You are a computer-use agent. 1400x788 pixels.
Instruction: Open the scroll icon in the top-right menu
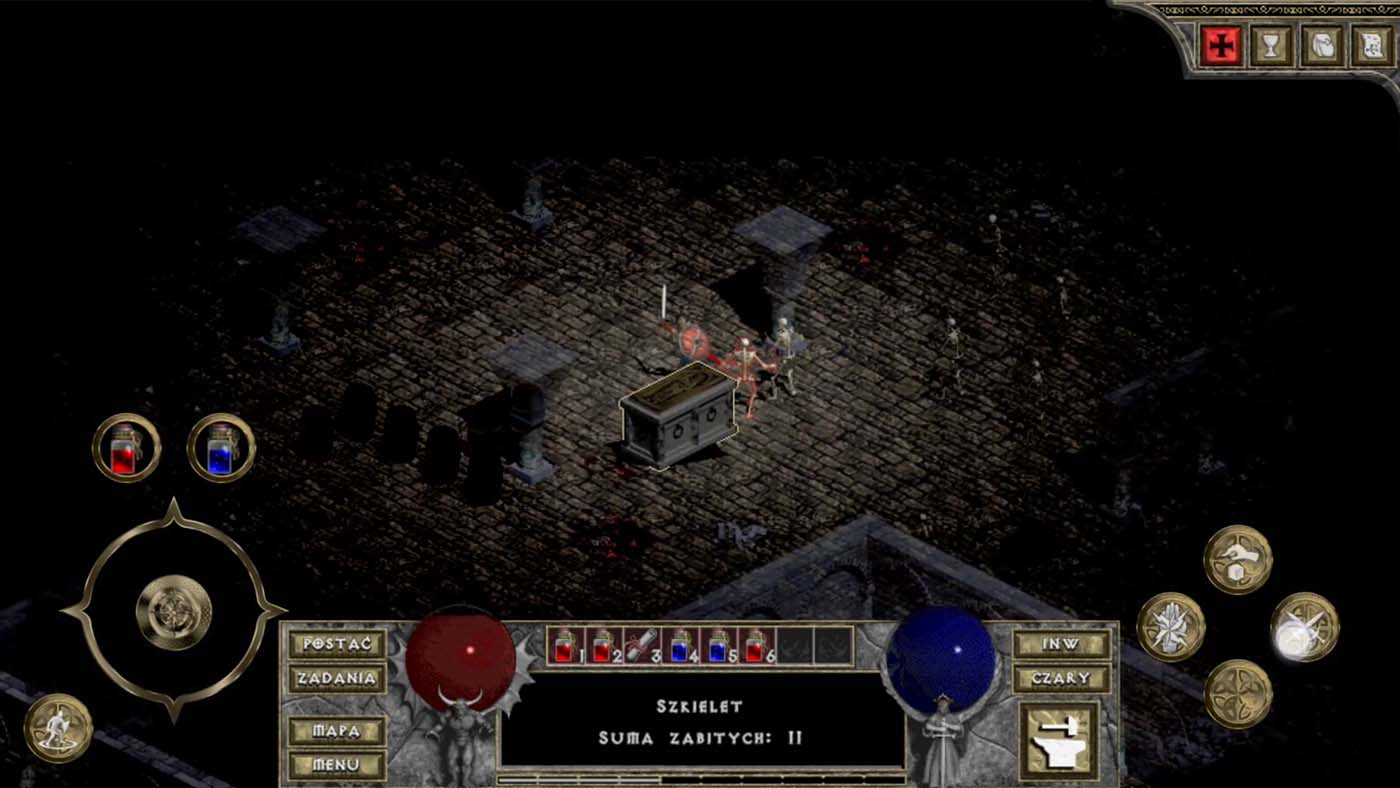coord(1369,45)
